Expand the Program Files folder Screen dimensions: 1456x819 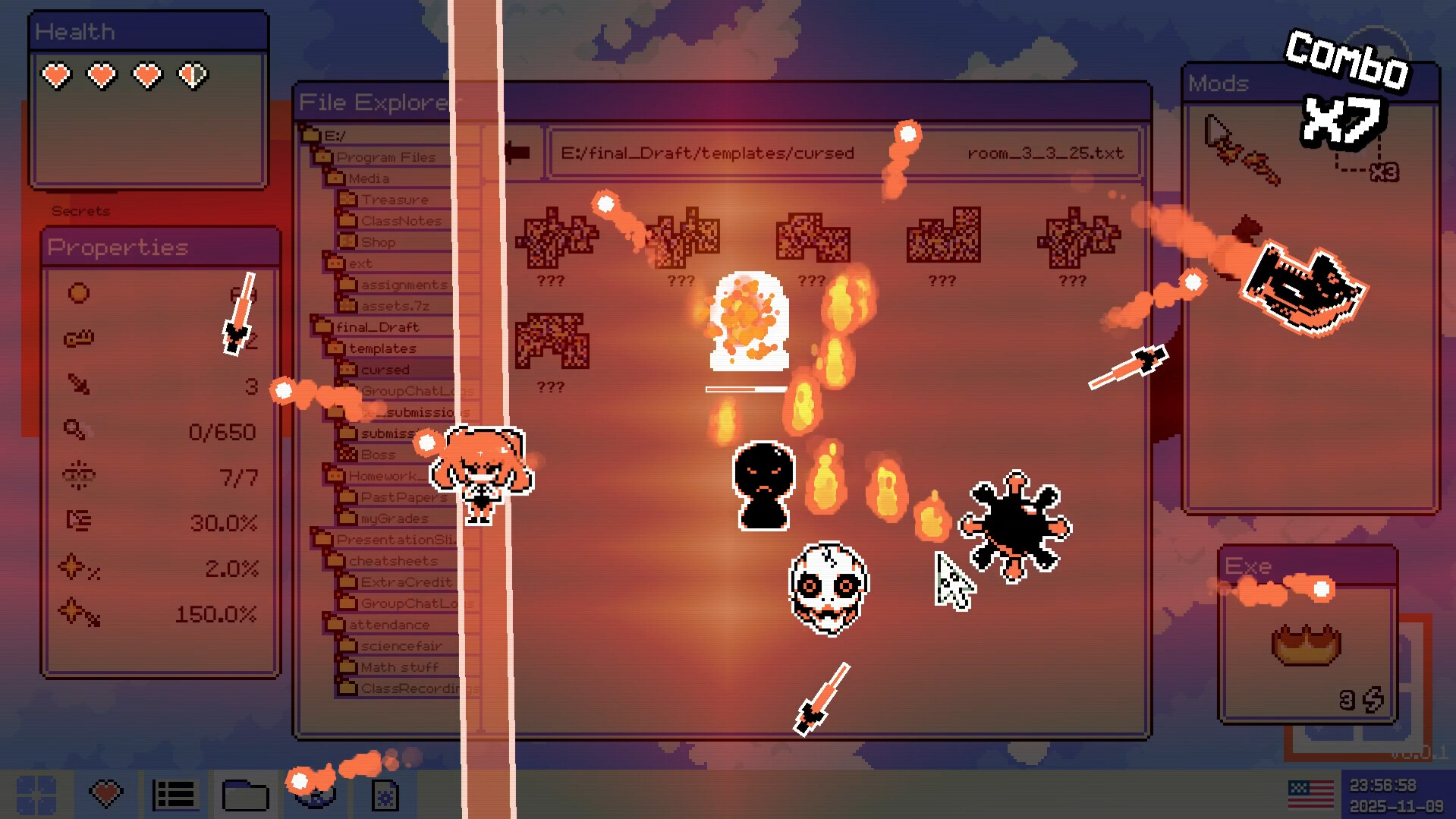tap(322, 156)
